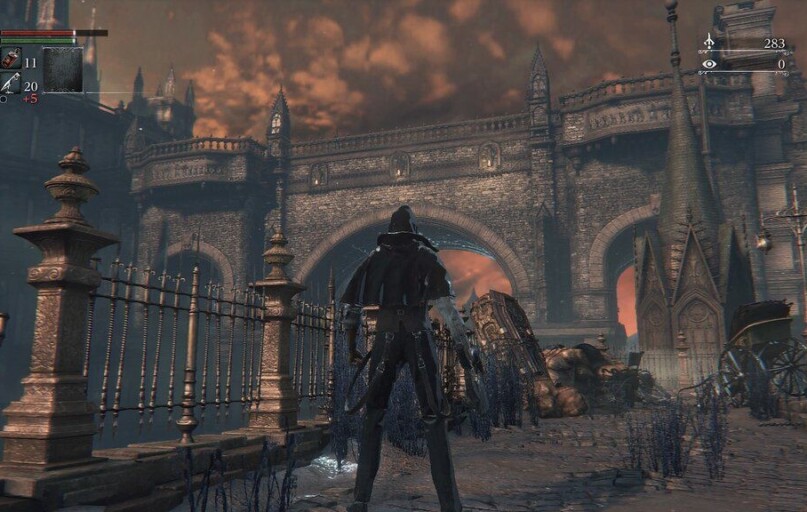807x512 pixels.
Task: Select the Blood Vial item icon
Action: [11, 59]
